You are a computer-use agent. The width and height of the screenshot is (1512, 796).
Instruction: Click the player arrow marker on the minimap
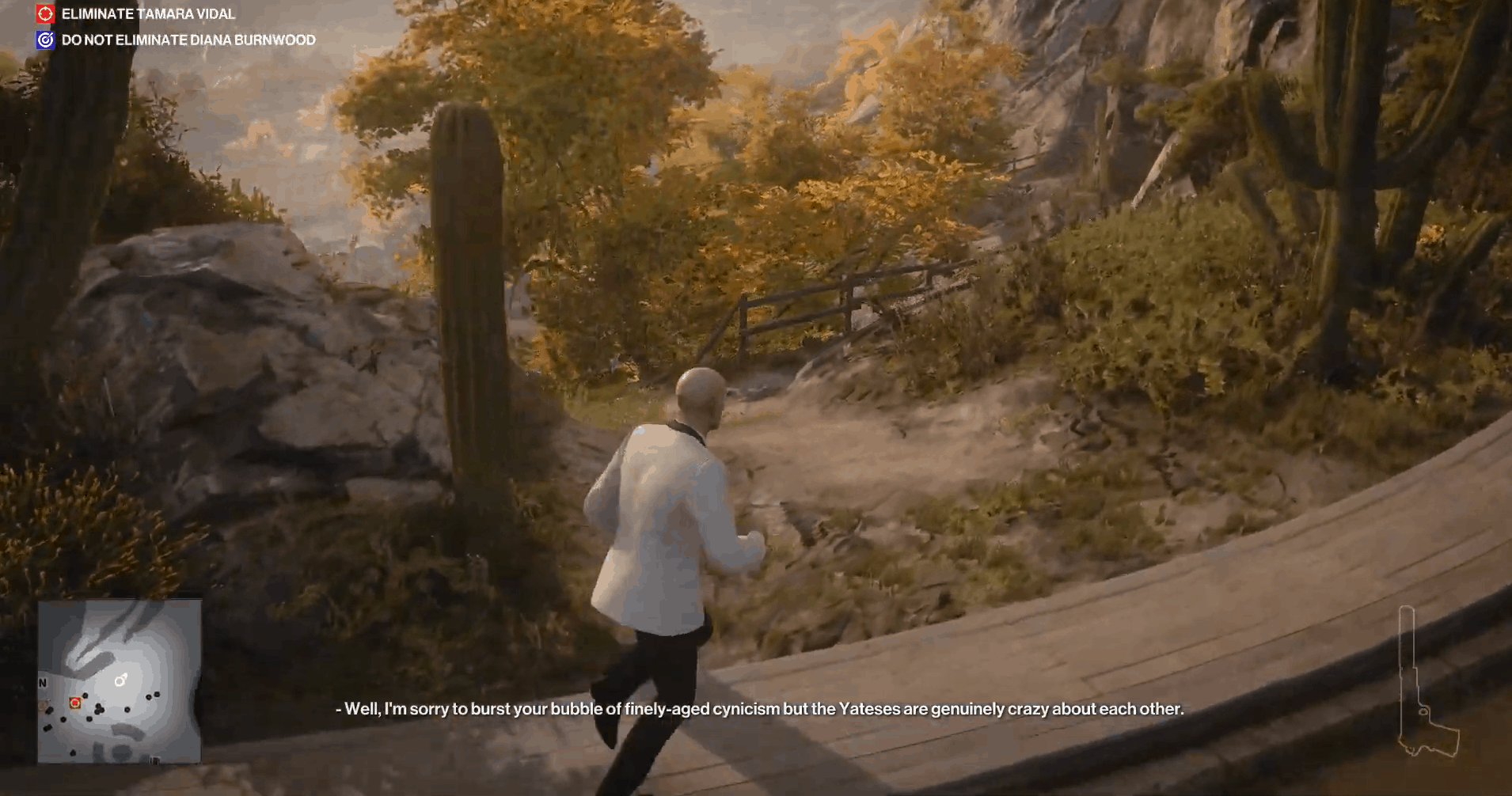[x=120, y=680]
